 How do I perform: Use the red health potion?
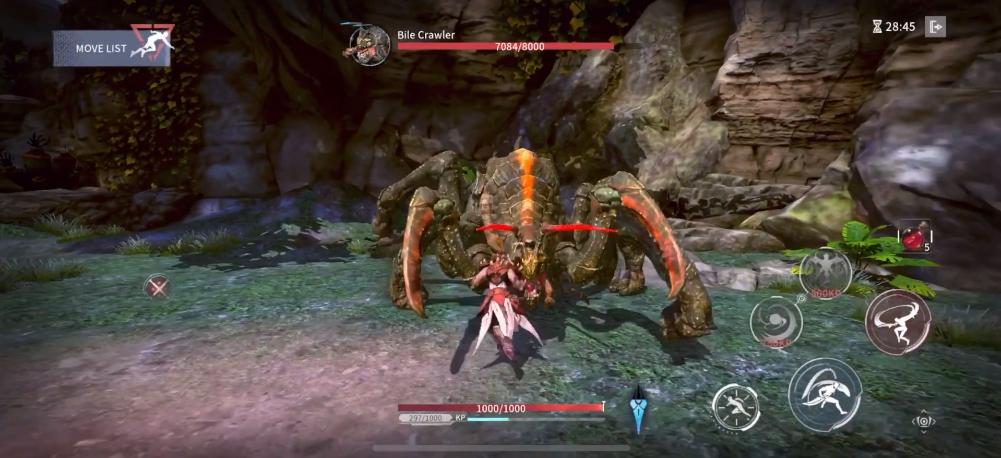point(914,237)
